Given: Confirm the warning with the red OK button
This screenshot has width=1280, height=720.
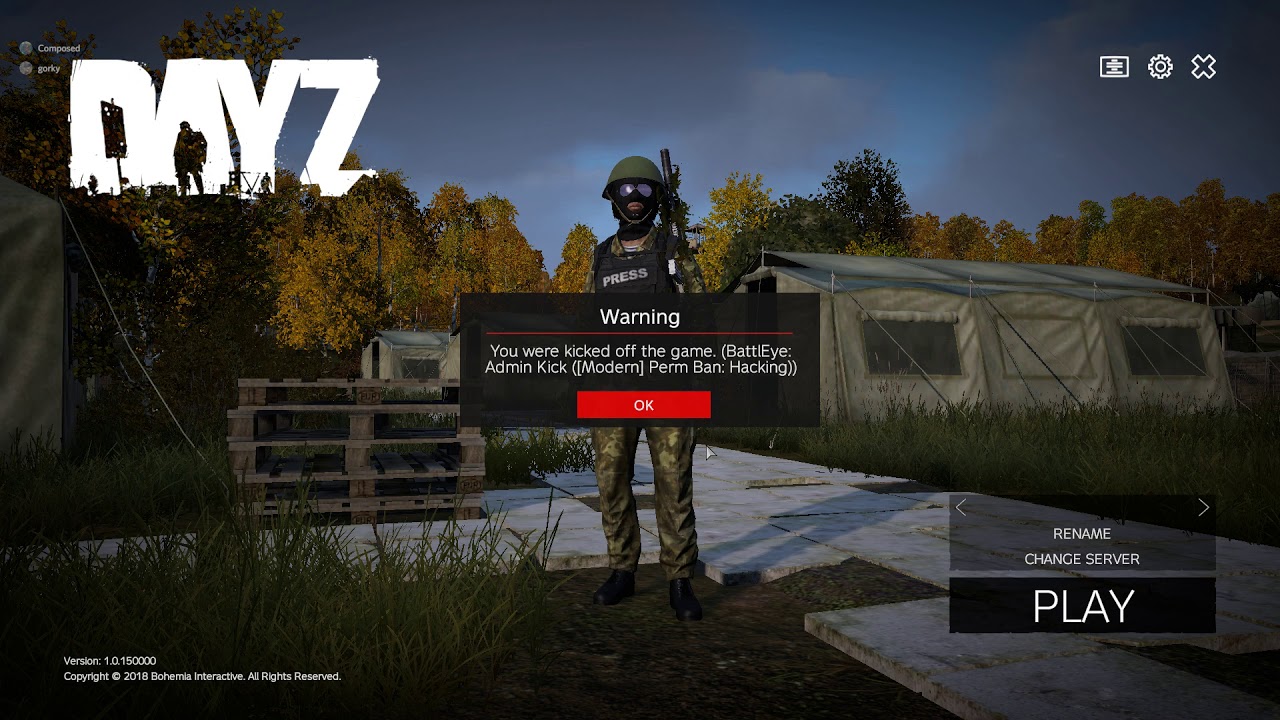Looking at the screenshot, I should pos(643,405).
